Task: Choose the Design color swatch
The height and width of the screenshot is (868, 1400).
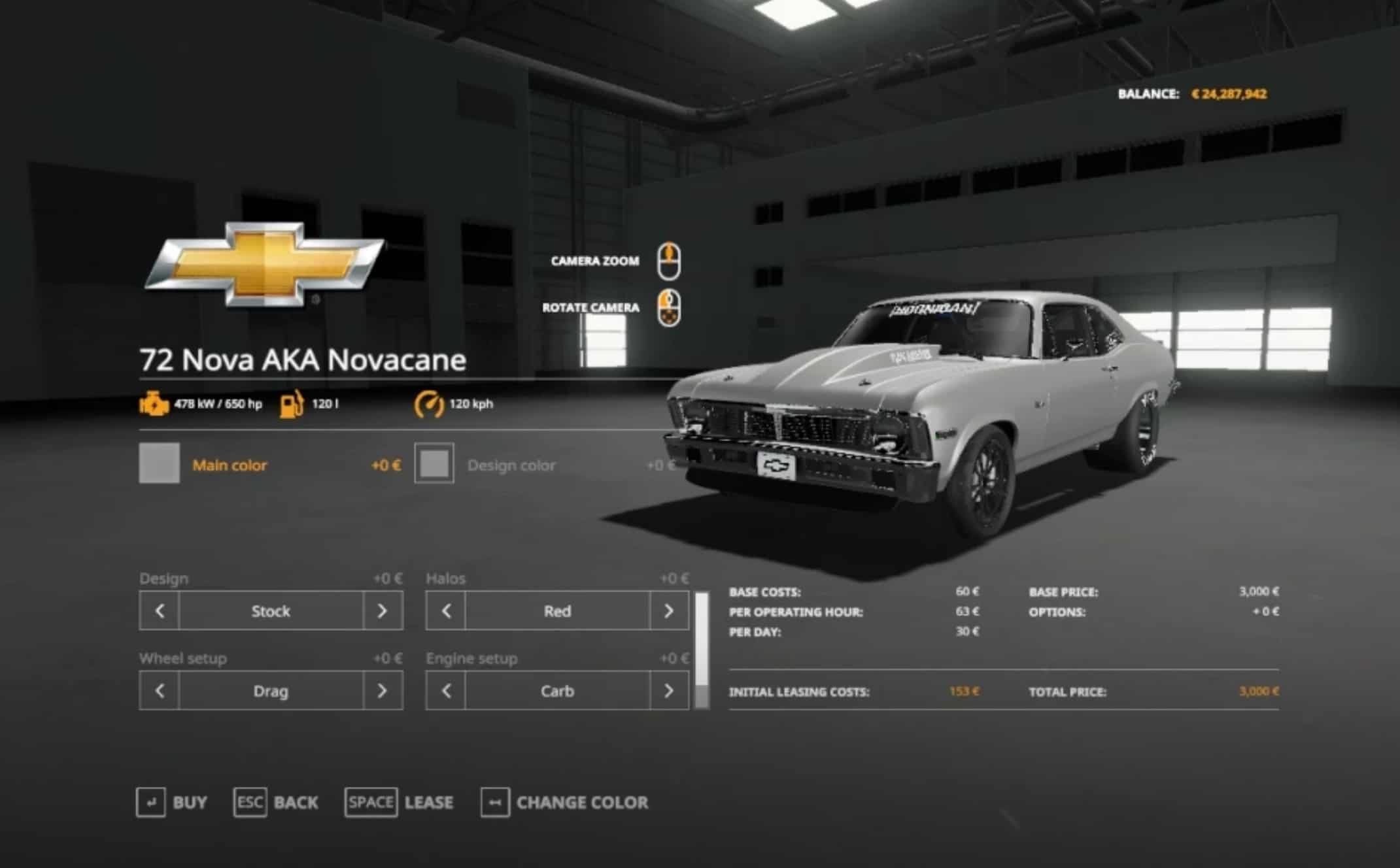Action: 434,463
